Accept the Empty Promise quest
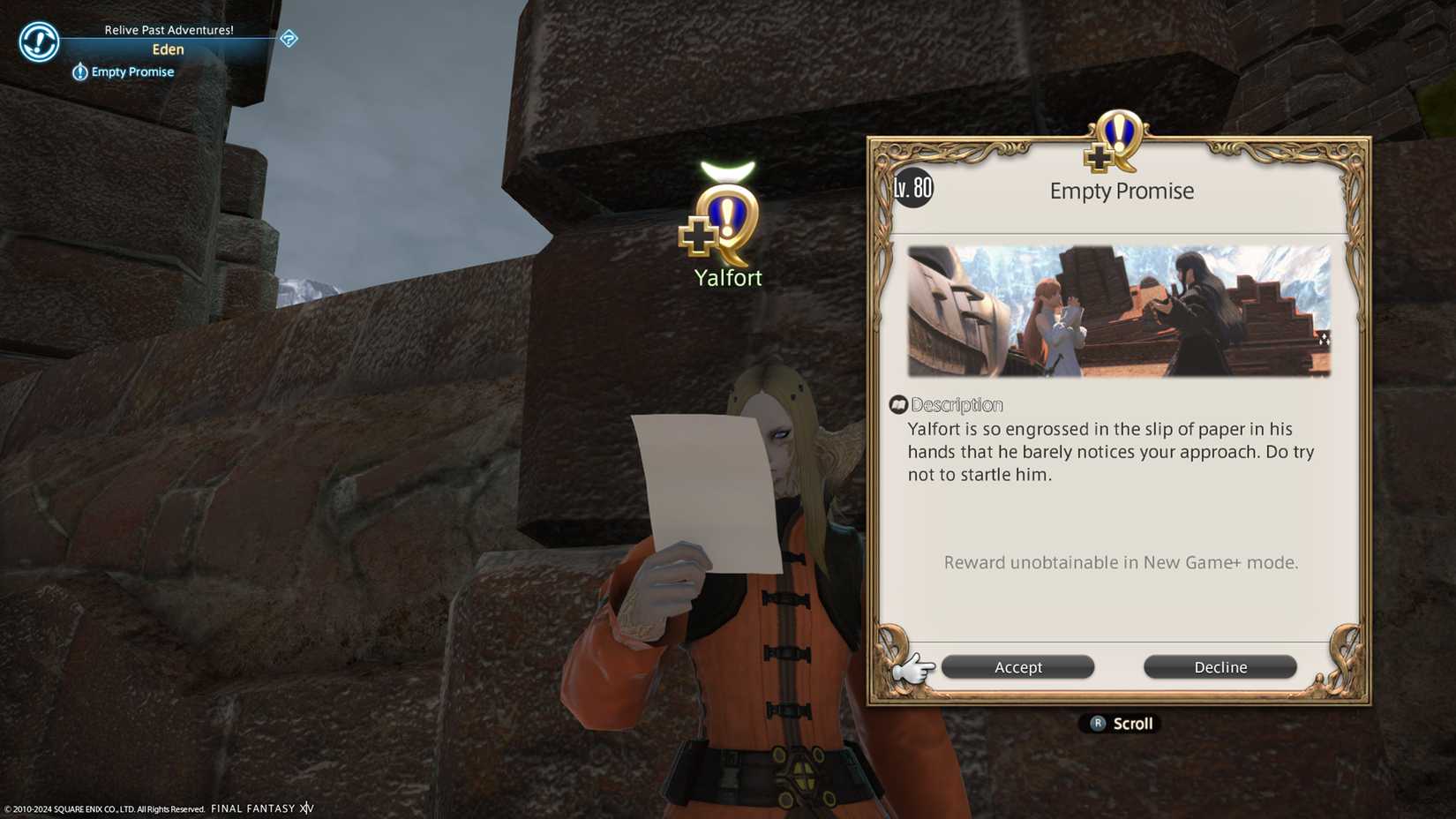The image size is (1456, 819). click(1017, 666)
